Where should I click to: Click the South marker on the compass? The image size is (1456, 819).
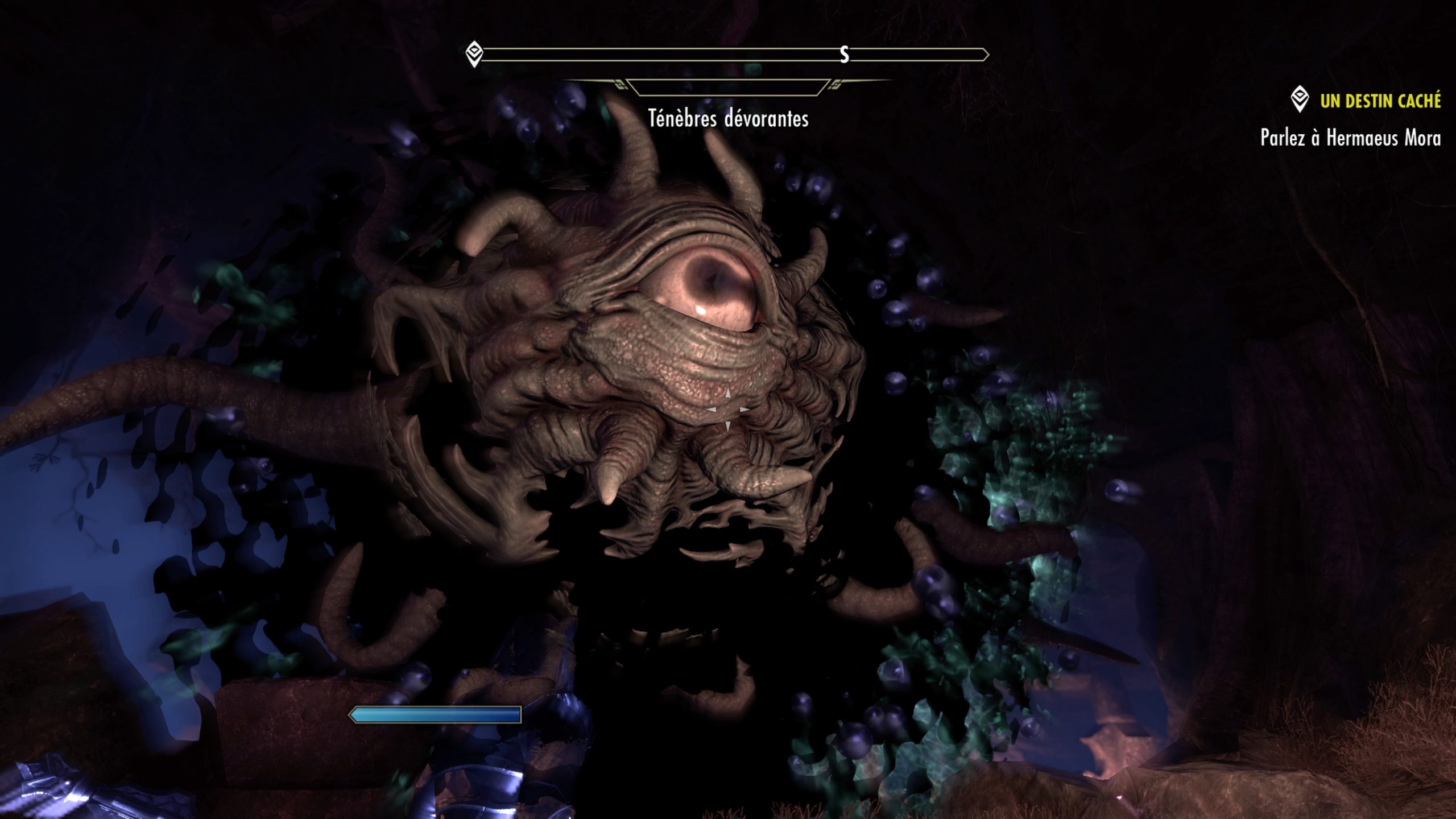(845, 55)
